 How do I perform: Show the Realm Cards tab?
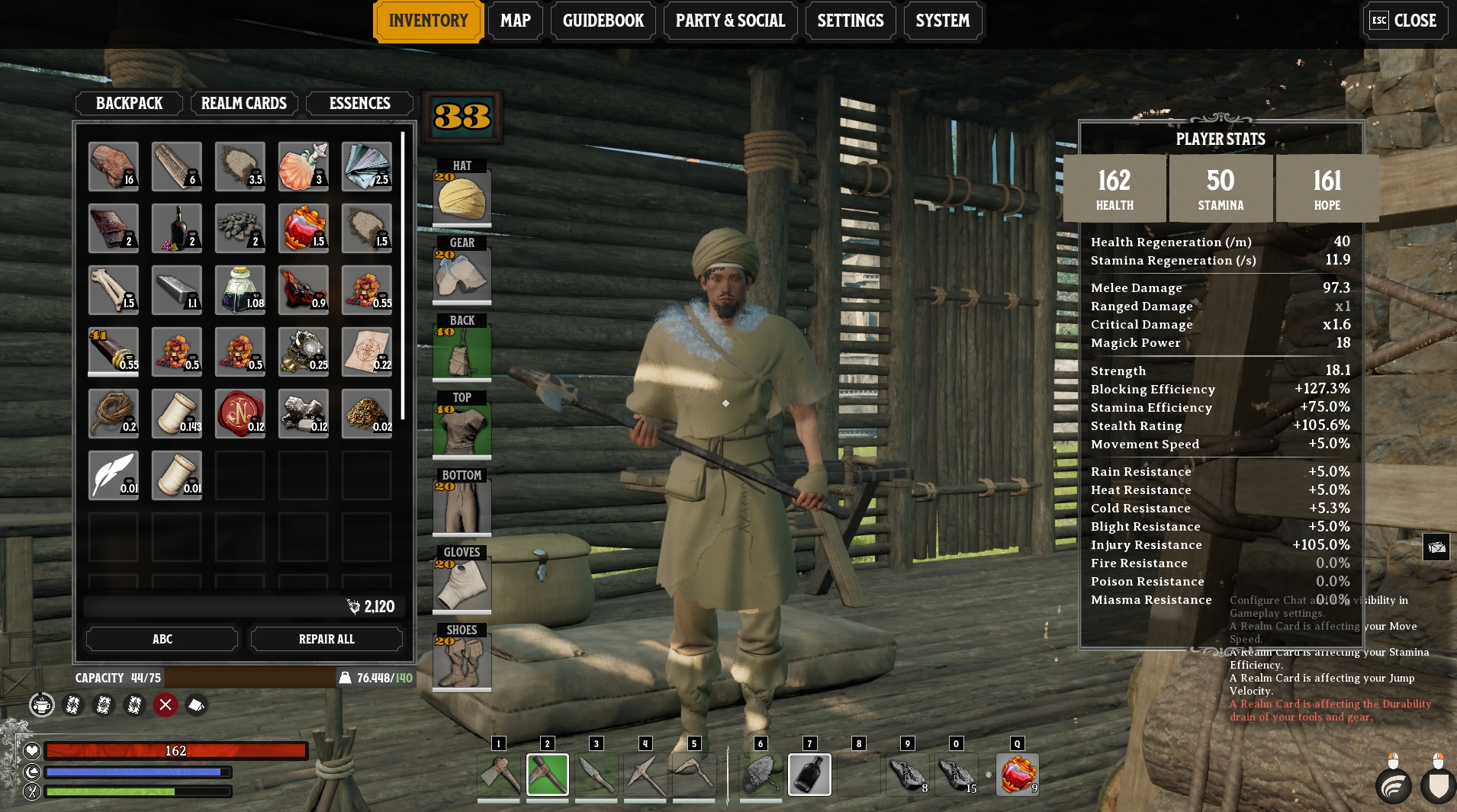point(243,103)
